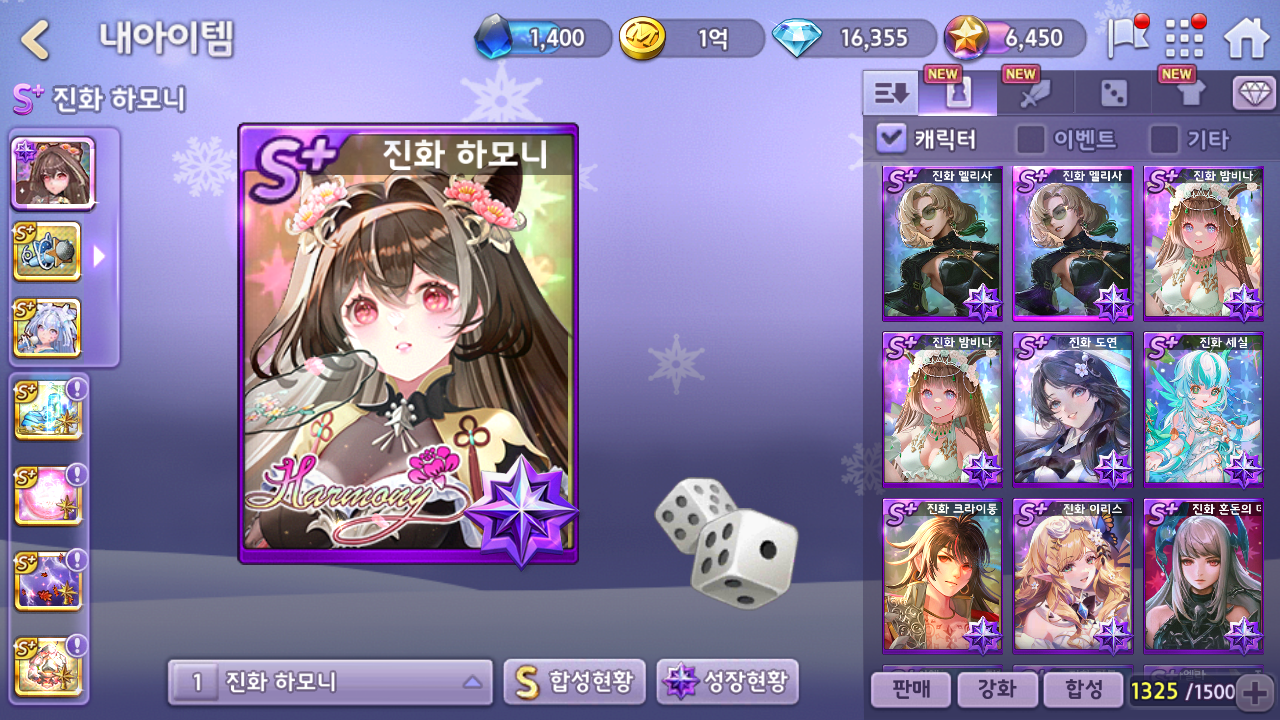This screenshot has height=720, width=1280.
Task: Switch to the shirt costume tab
Action: pos(1190,94)
